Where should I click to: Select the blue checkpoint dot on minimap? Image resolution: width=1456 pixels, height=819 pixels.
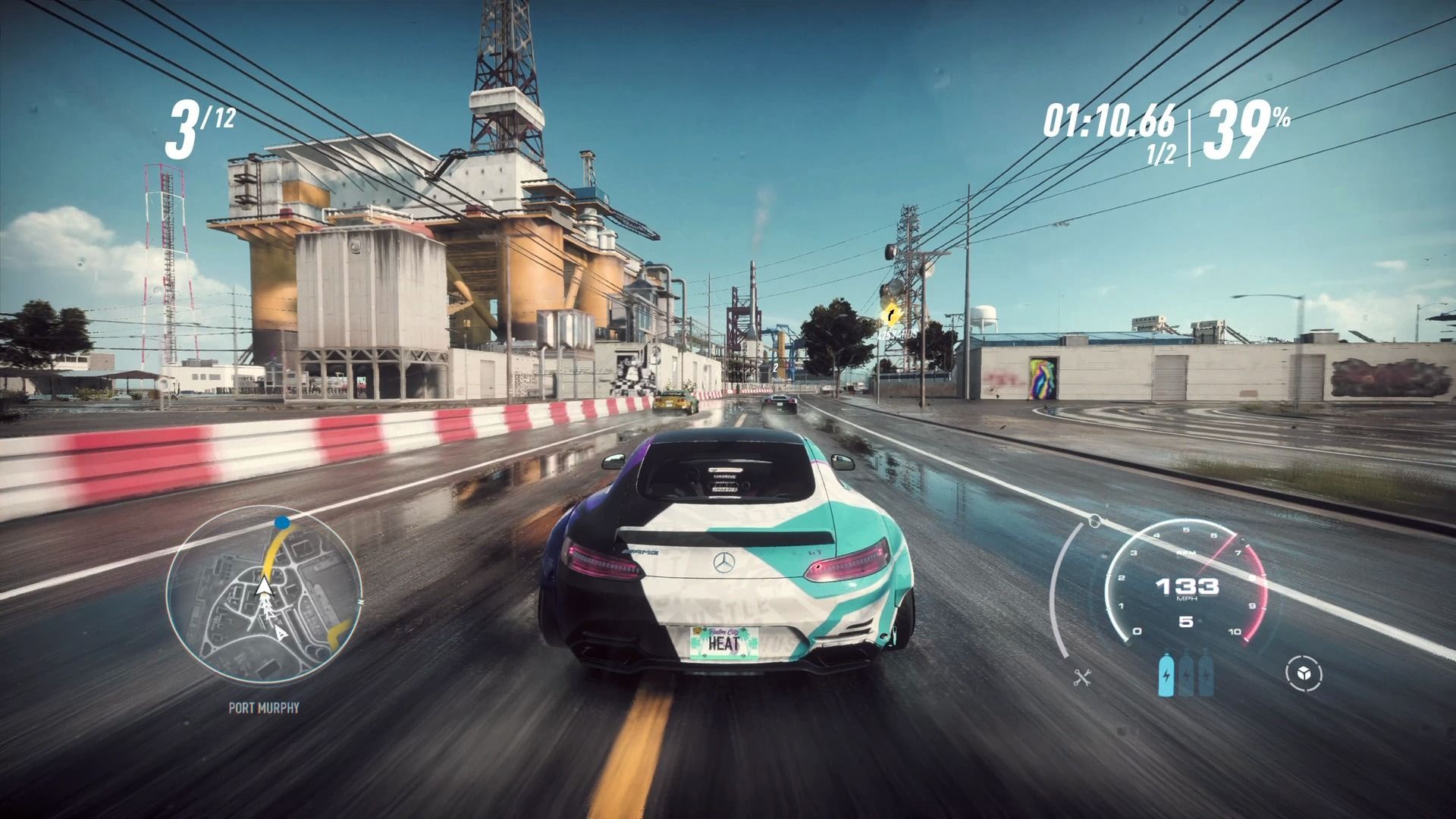[282, 522]
